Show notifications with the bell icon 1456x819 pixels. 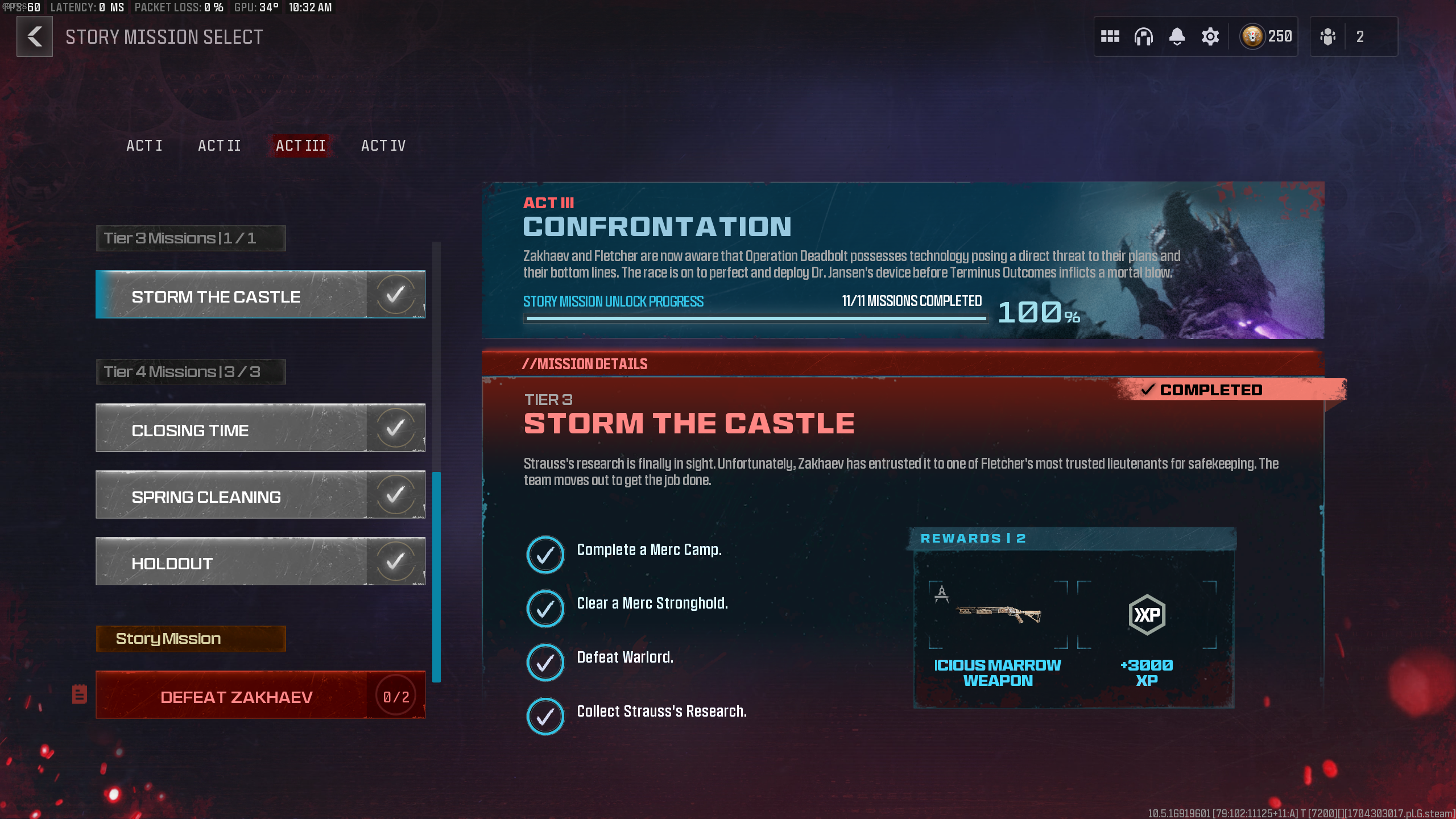(1177, 36)
